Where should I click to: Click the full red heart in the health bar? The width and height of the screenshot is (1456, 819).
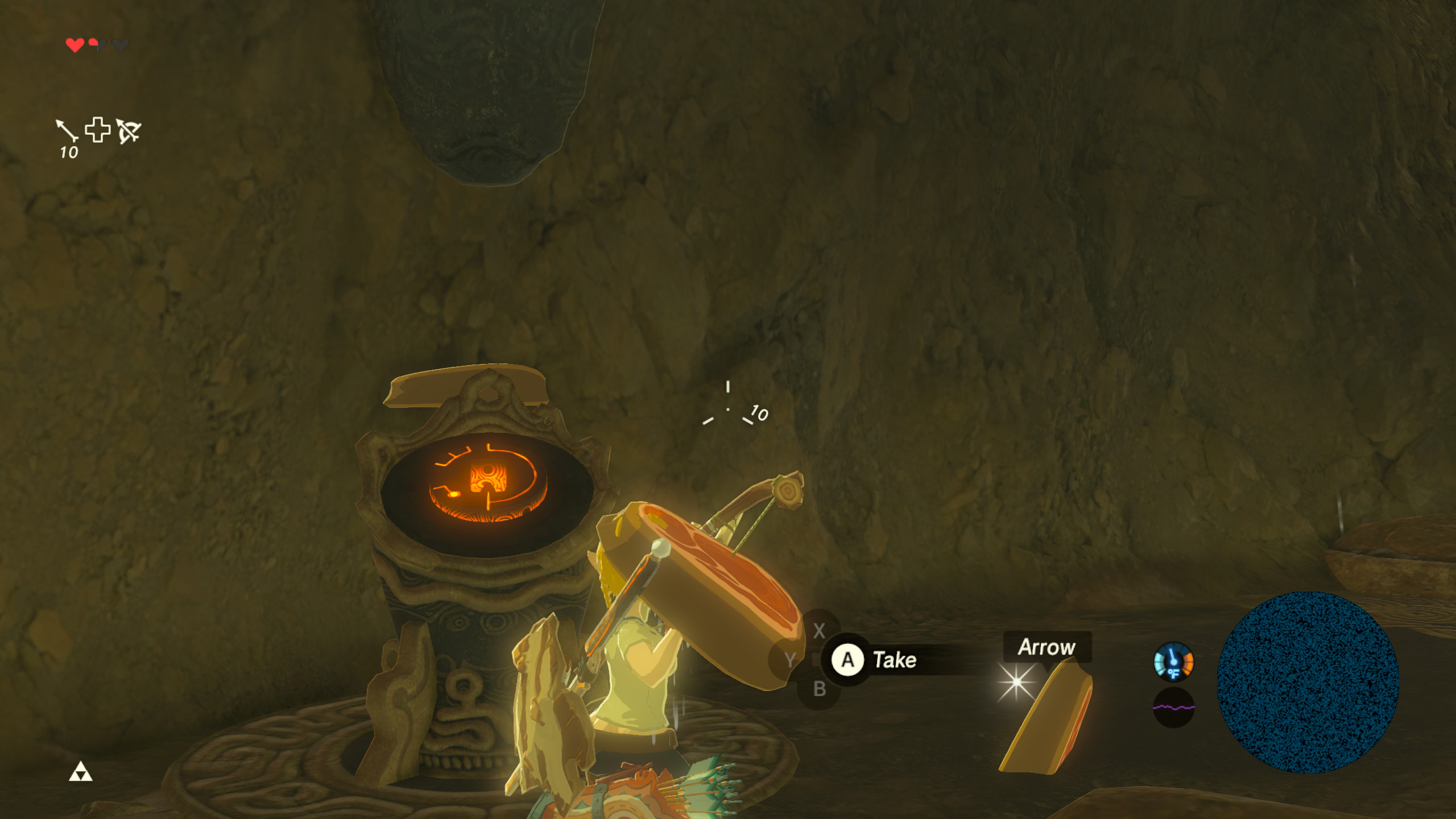click(75, 45)
